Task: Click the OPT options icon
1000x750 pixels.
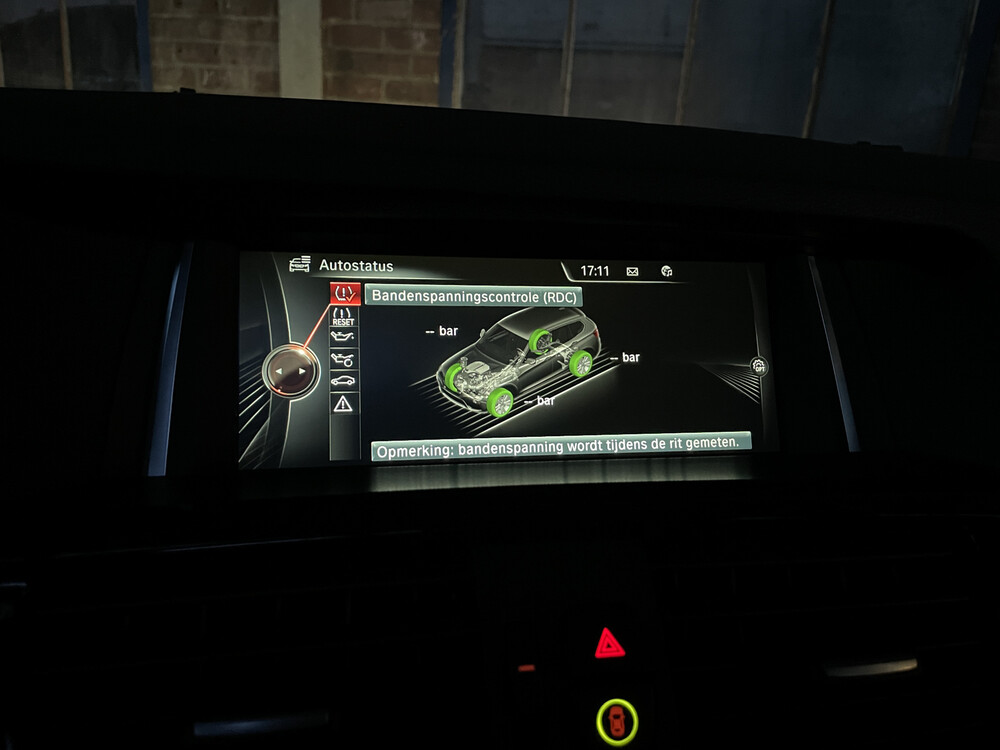Action: pos(759,366)
